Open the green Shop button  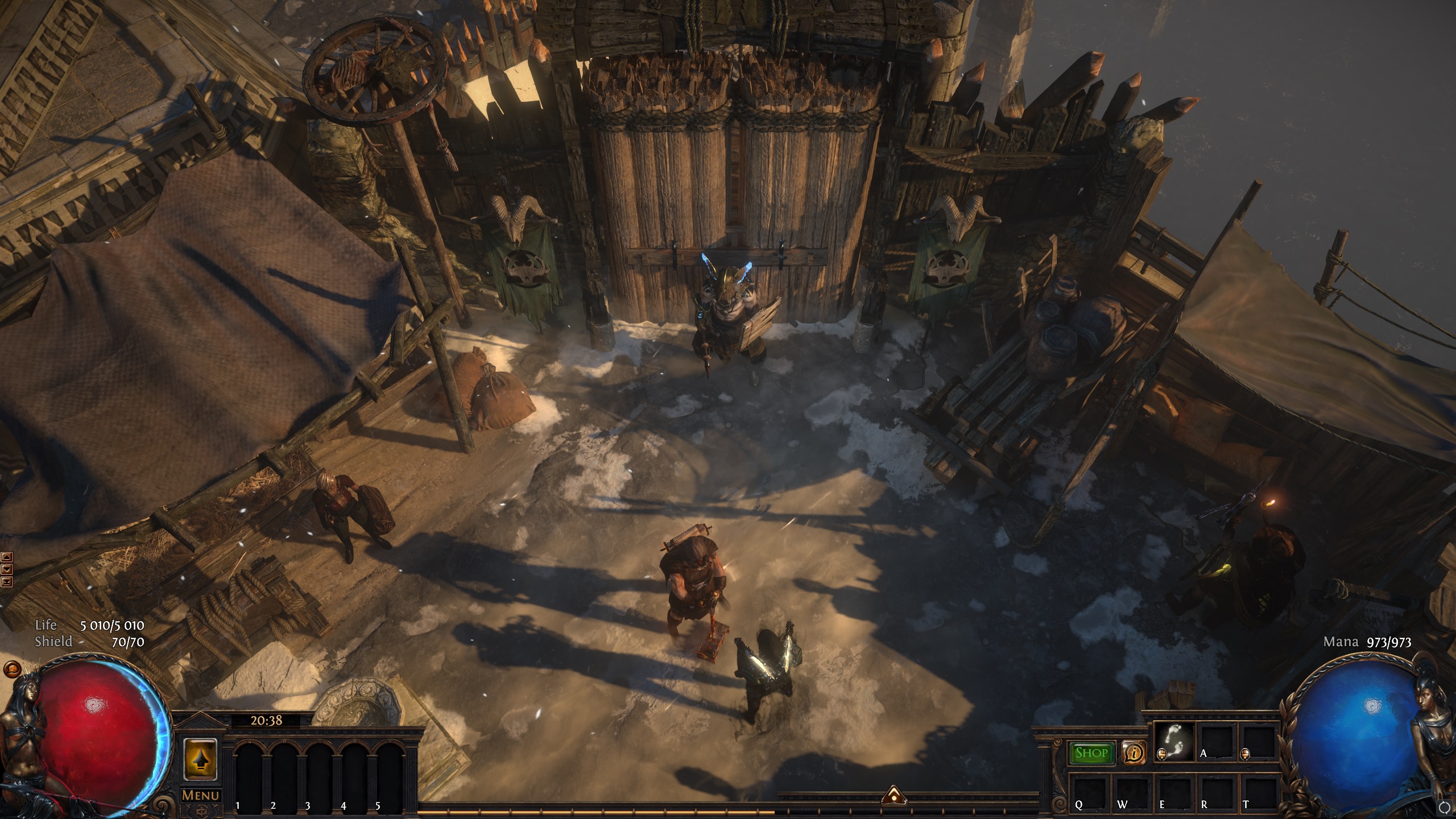(1091, 753)
